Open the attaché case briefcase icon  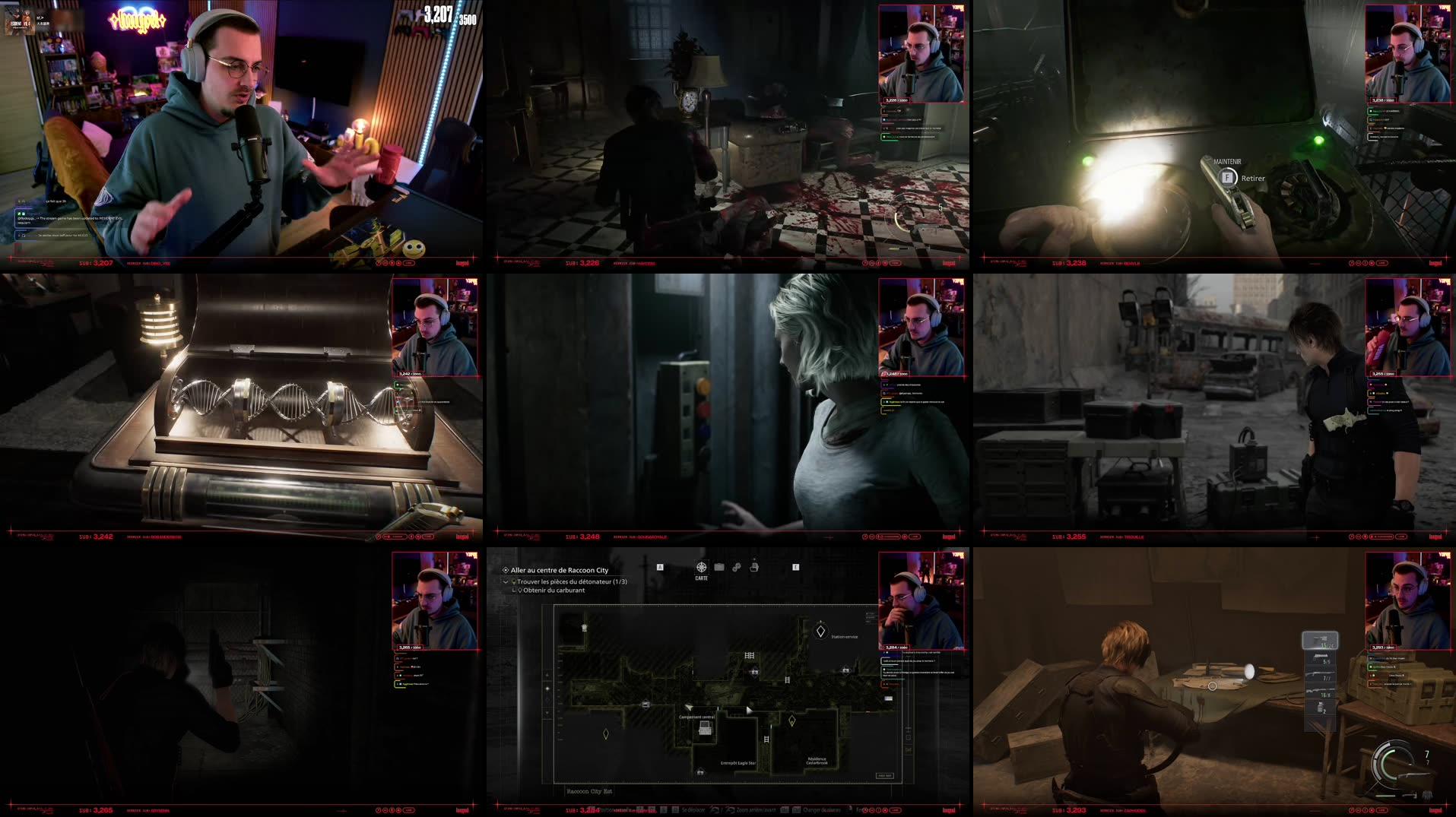(718, 567)
